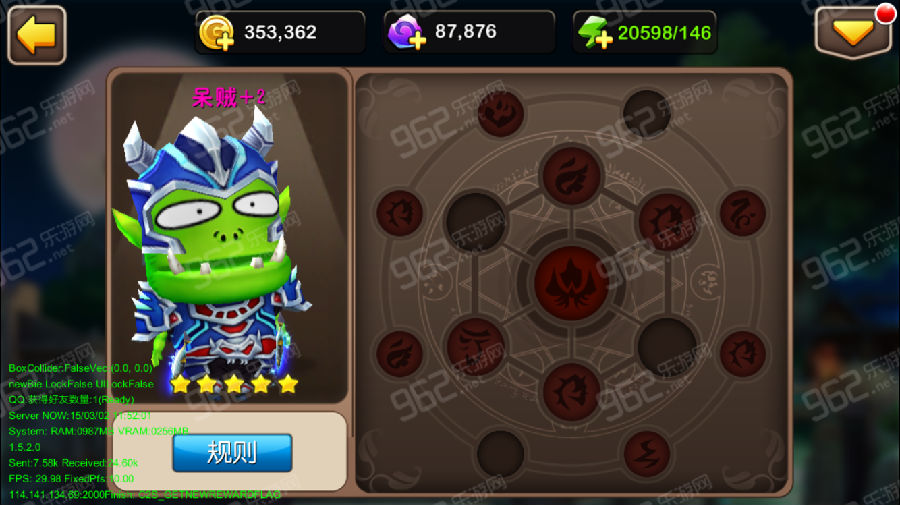
Task: Refill green lightning energy
Action: click(x=596, y=34)
